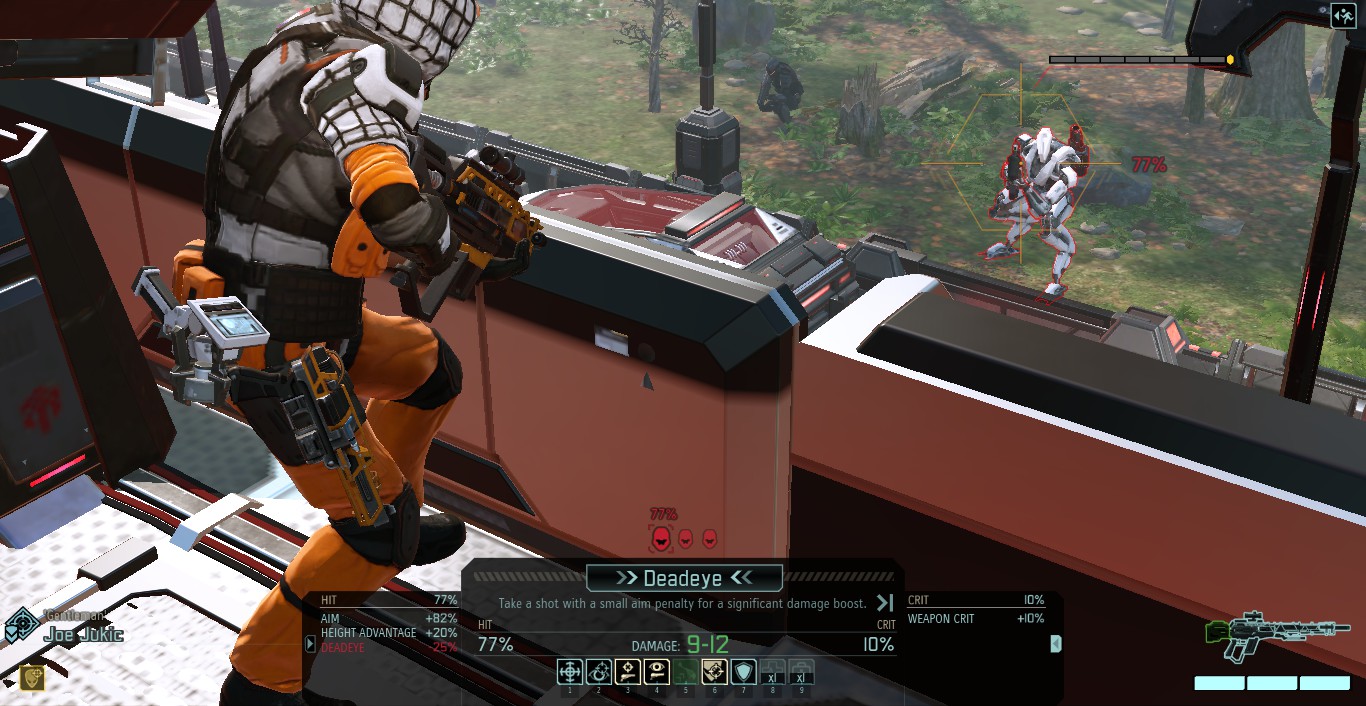The width and height of the screenshot is (1366, 706).
Task: Select the highlighted Deadeye ability icon
Action: (x=714, y=671)
